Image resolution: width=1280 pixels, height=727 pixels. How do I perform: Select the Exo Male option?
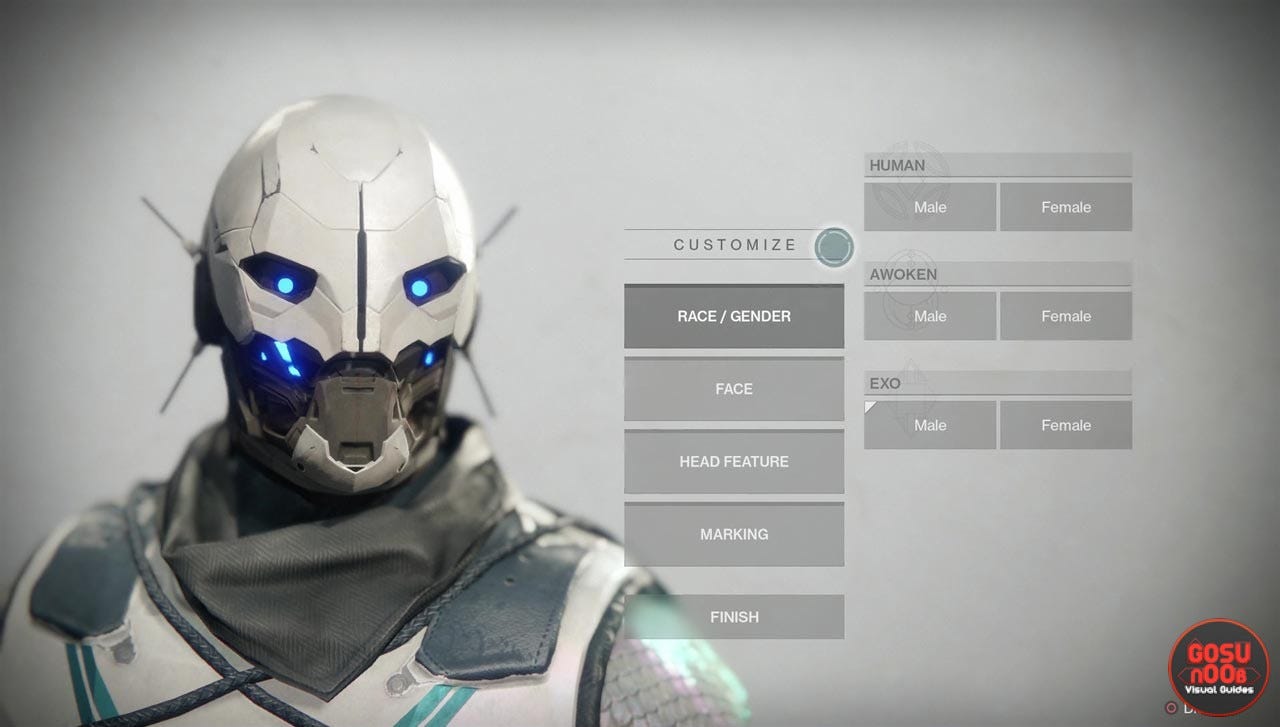pyautogui.click(x=929, y=425)
